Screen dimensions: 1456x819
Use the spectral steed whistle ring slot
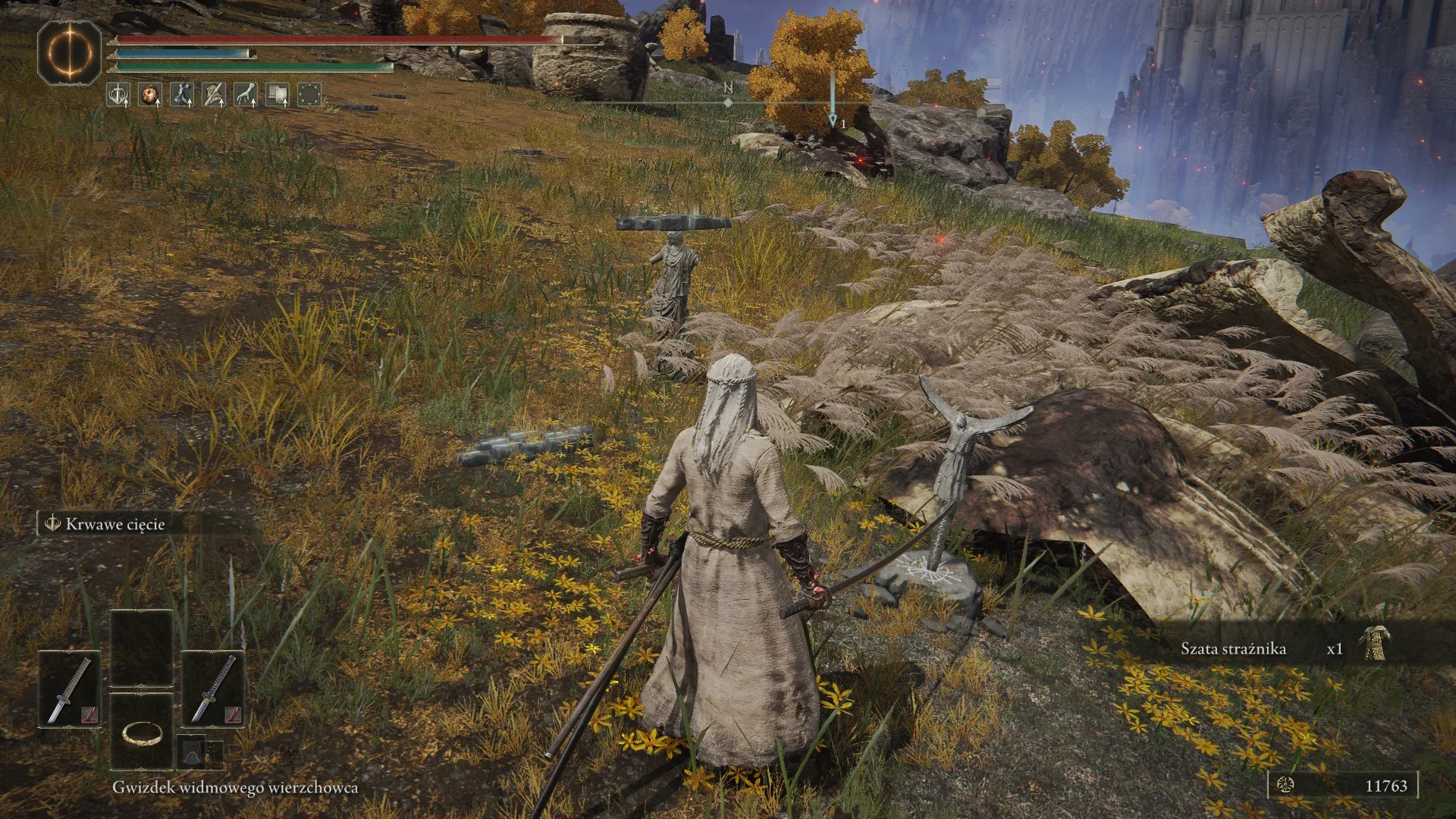[142, 731]
